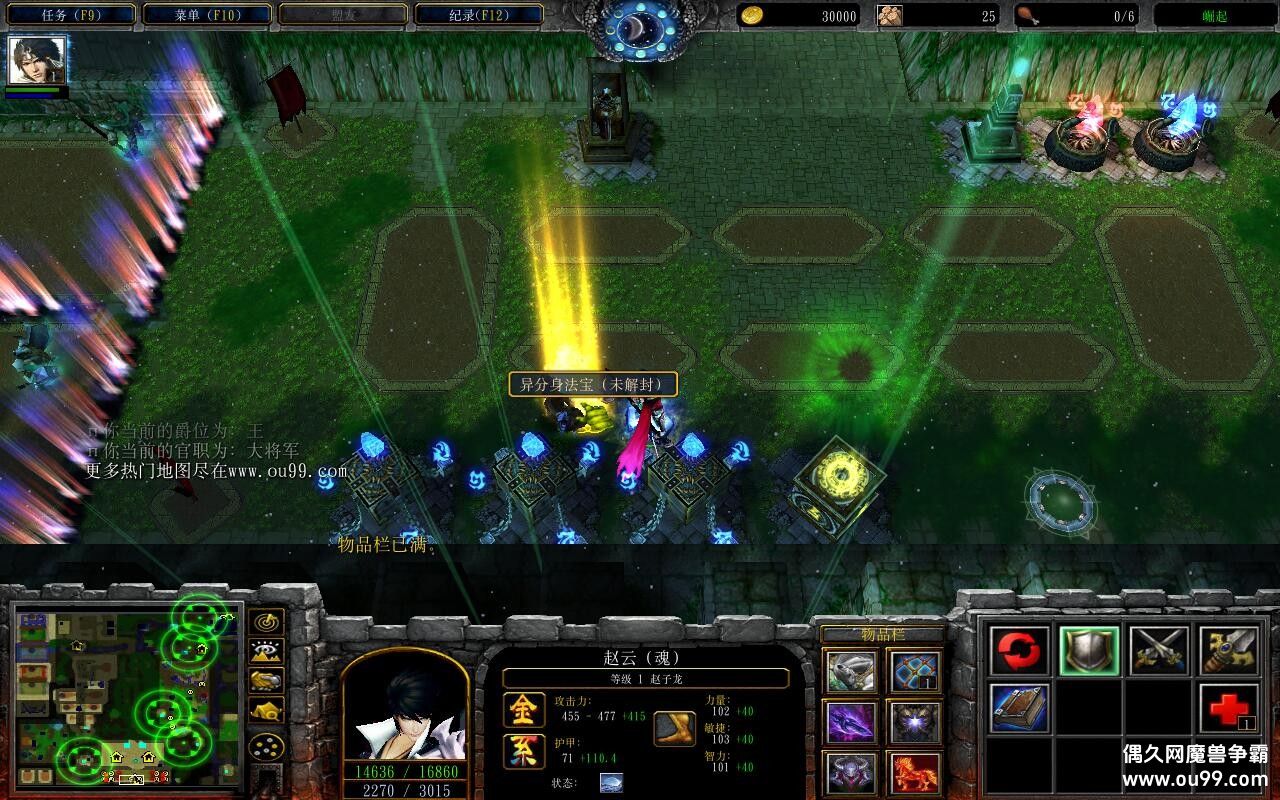Activate the red cross ability icon

1228,708
